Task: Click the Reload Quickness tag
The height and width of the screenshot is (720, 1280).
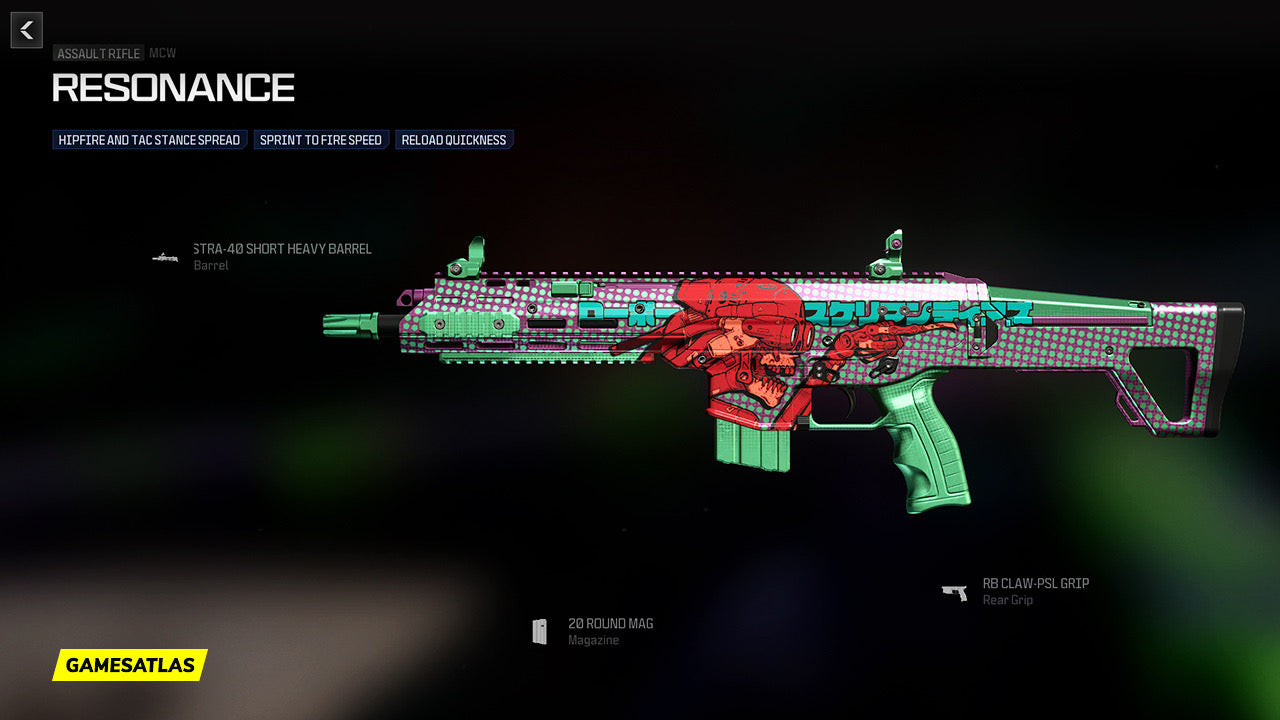Action: tap(454, 140)
